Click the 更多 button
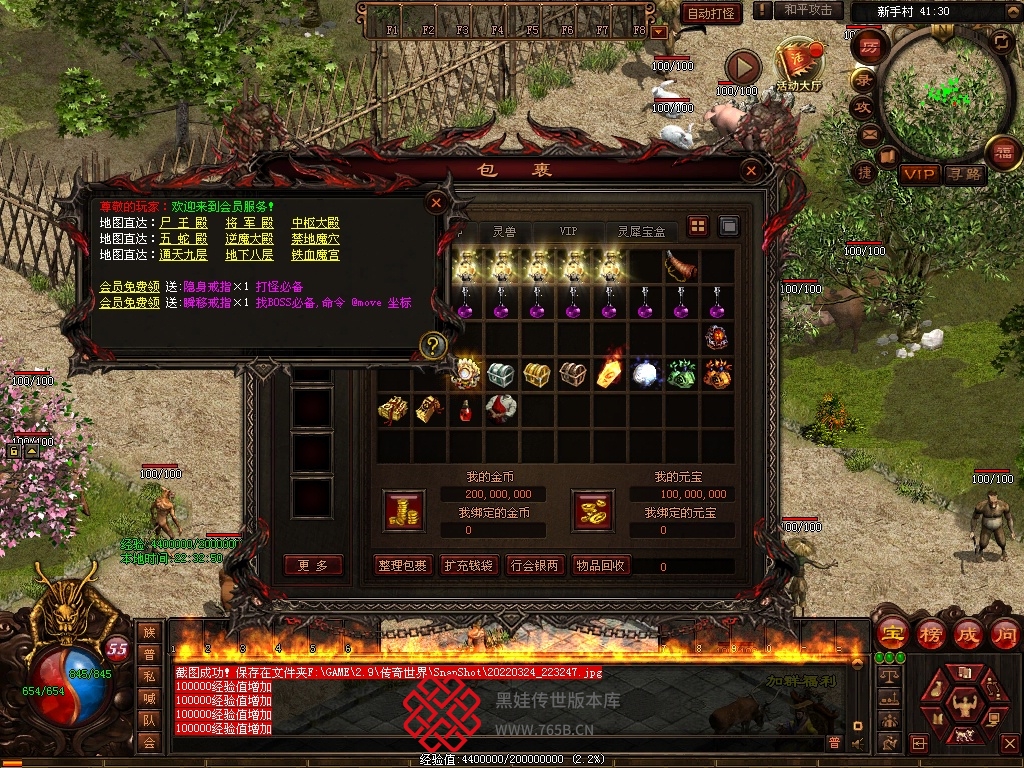The width and height of the screenshot is (1024, 768). click(x=313, y=565)
